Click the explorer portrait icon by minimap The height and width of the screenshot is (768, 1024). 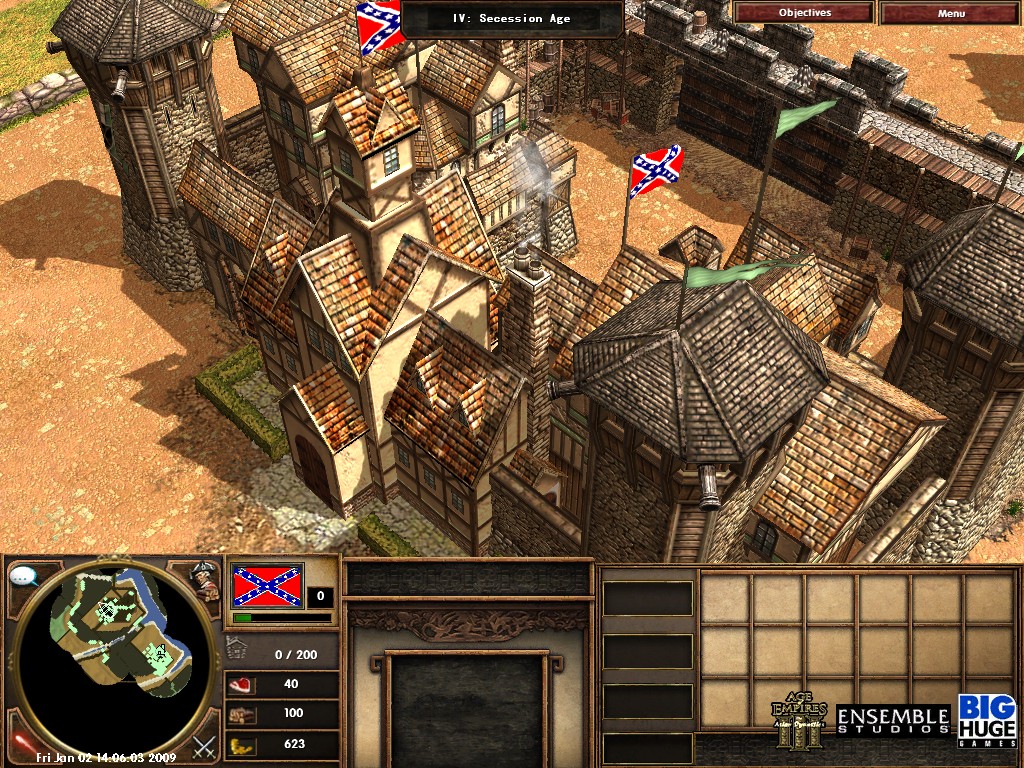[207, 580]
